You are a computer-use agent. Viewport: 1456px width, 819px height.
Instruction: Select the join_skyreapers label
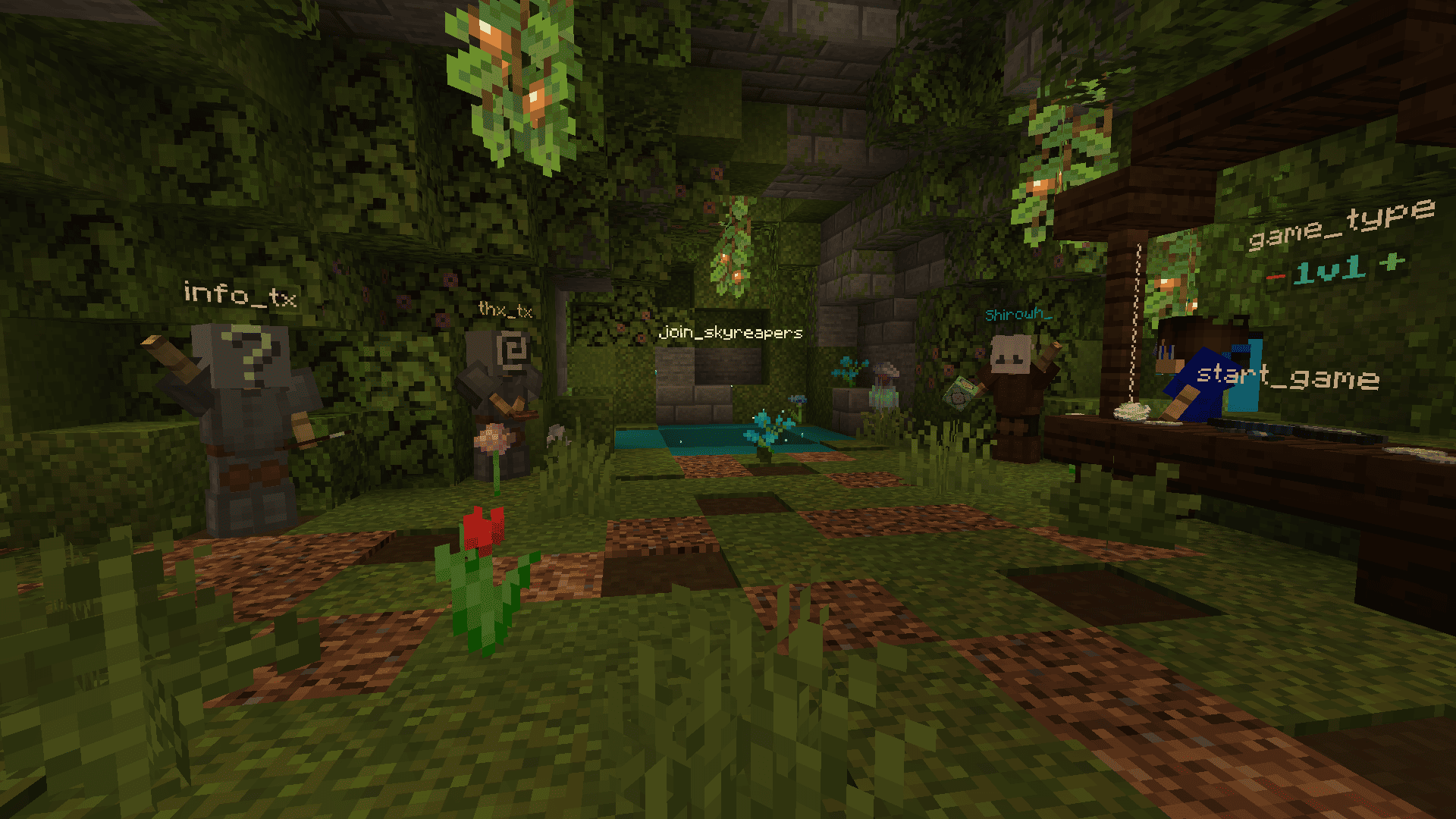point(730,332)
